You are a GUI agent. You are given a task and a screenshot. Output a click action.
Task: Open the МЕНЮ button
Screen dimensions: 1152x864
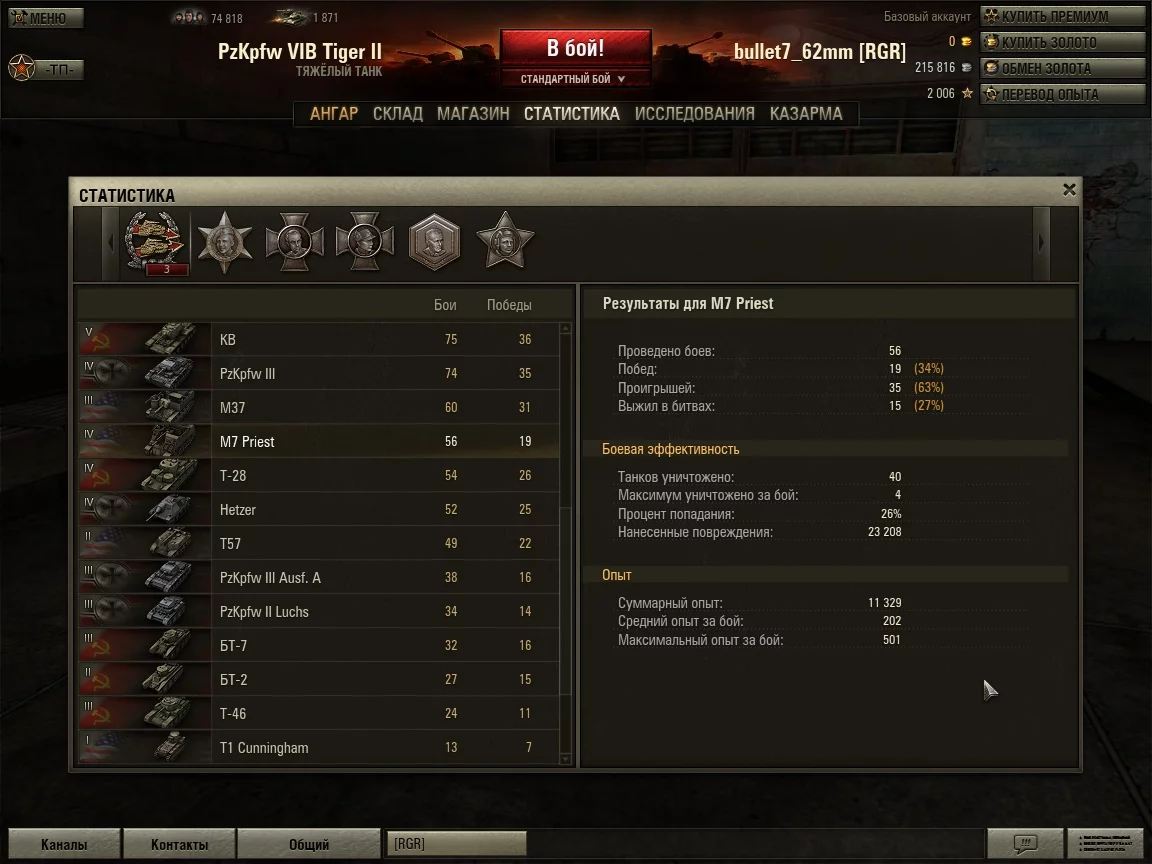tap(46, 18)
